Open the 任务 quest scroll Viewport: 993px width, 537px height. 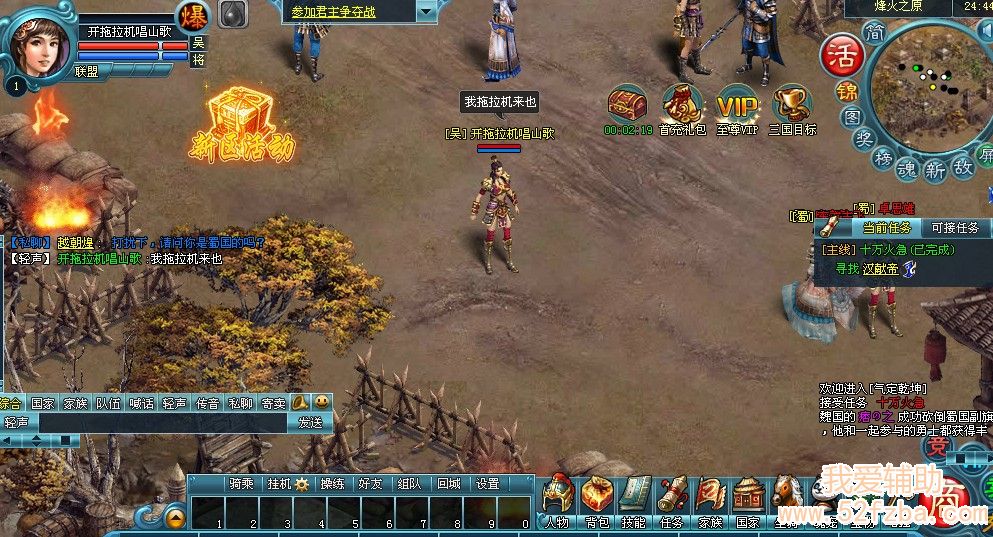pos(672,498)
